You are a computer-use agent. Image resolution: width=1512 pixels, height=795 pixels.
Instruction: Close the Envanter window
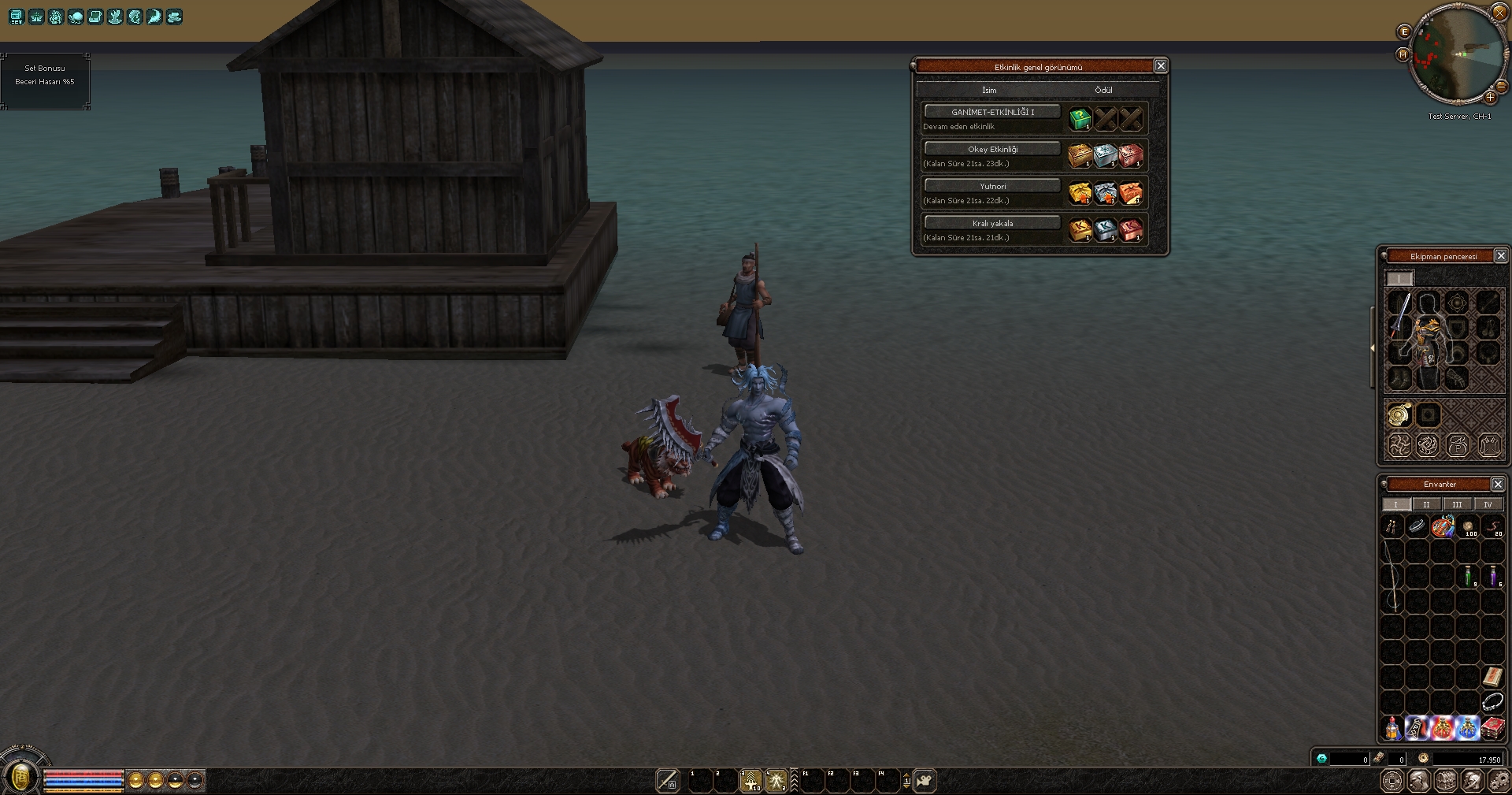(x=1498, y=485)
